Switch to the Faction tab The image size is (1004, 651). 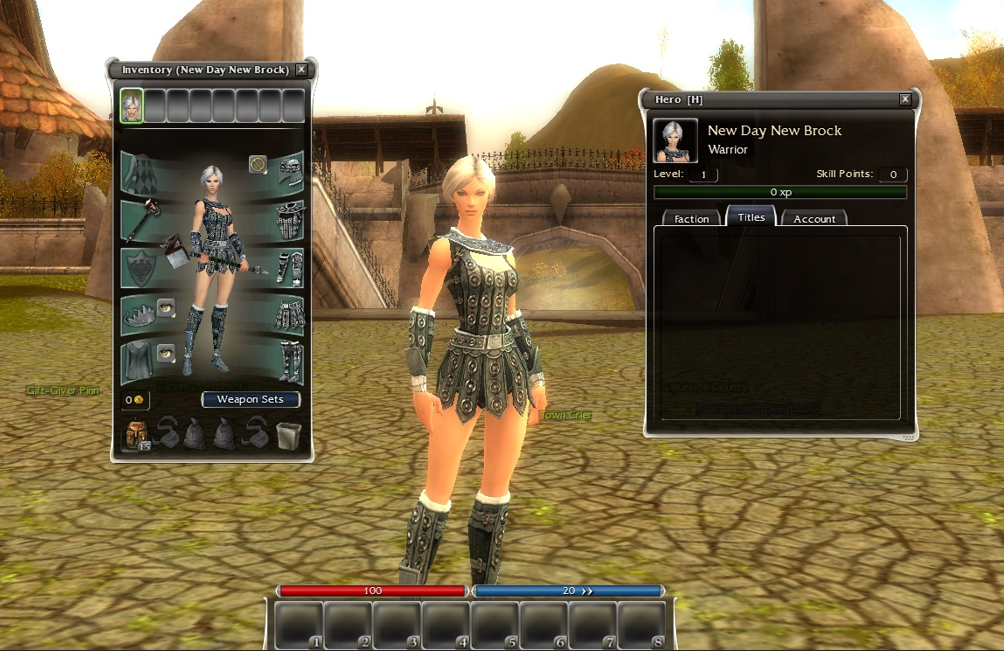pyautogui.click(x=691, y=218)
